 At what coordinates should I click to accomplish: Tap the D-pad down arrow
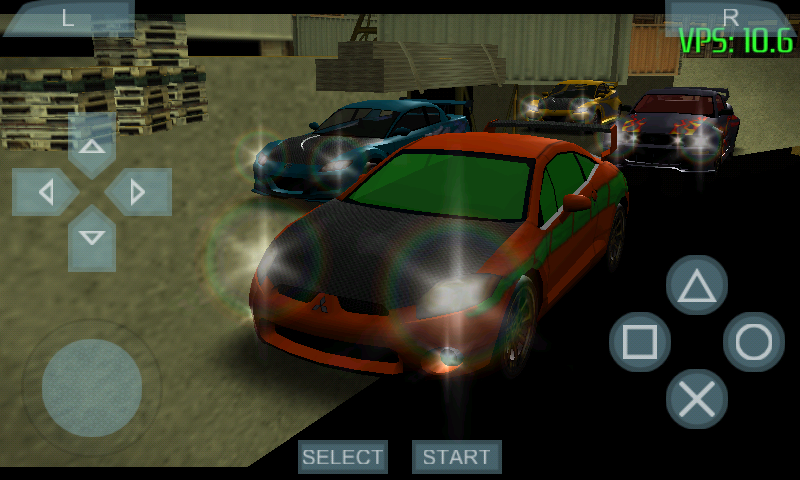click(x=92, y=237)
